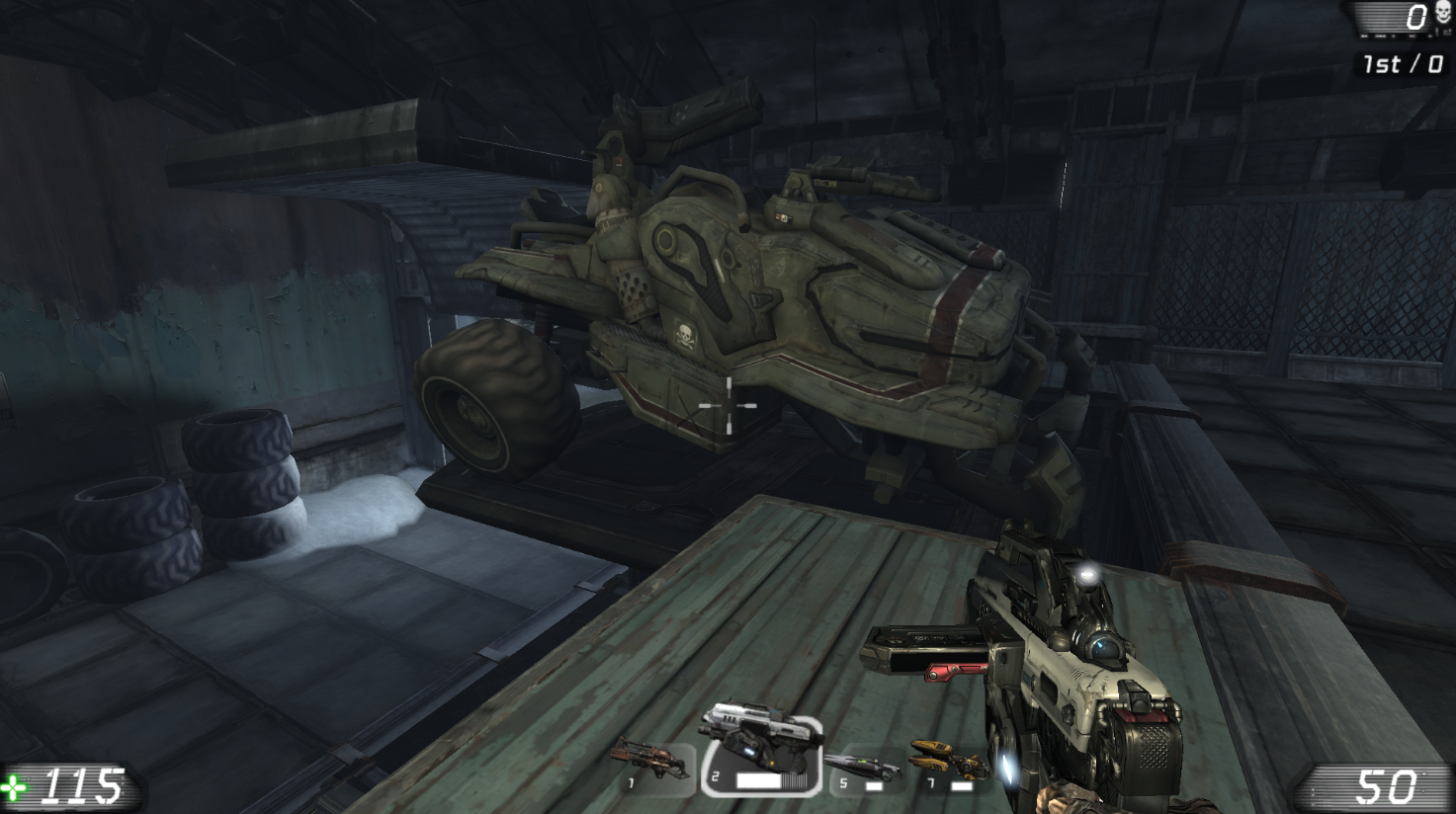Click the ammo bar beneath the Enforcer slot

758,780
